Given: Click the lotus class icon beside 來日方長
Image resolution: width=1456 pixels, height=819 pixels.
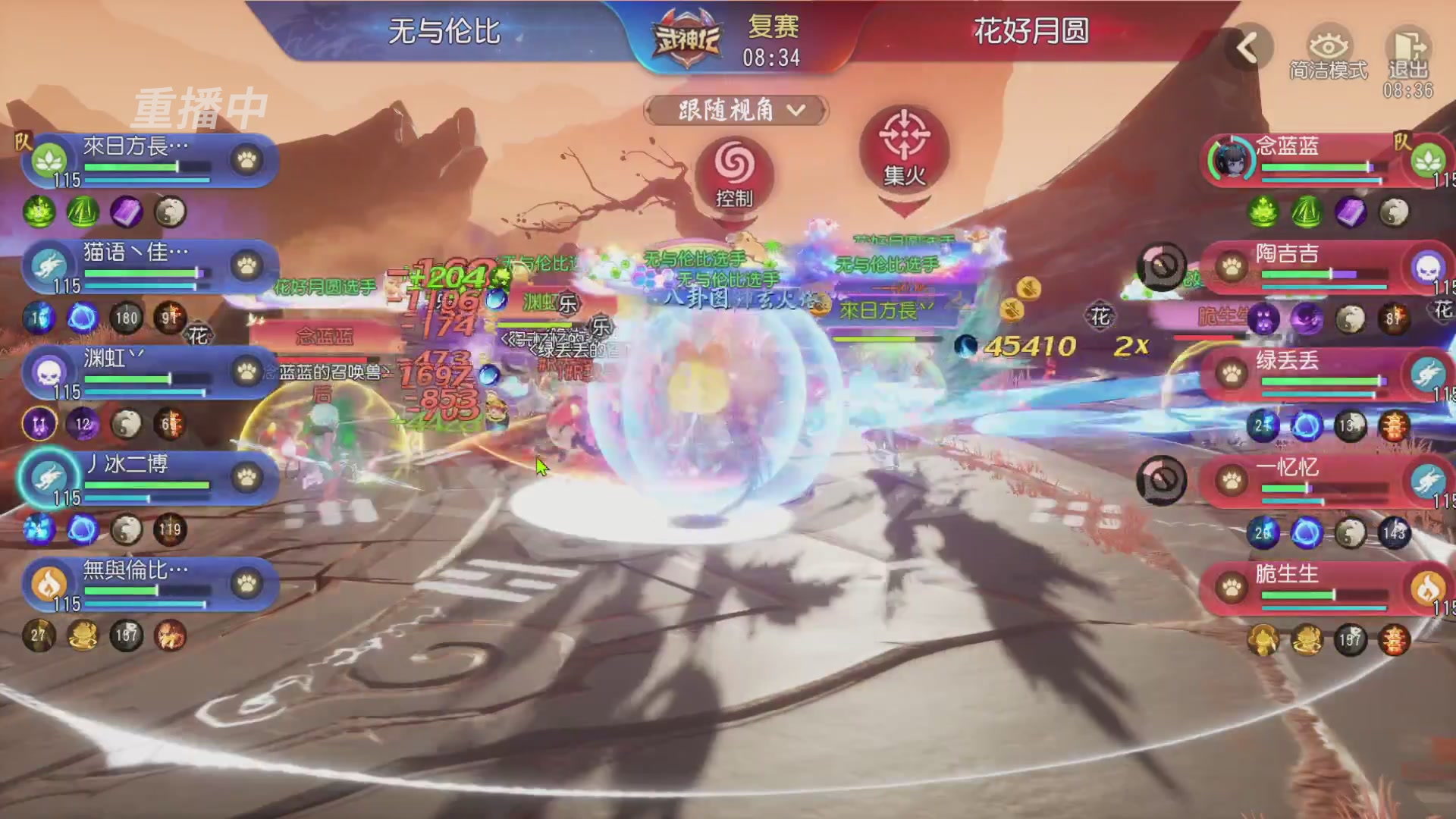Looking at the screenshot, I should pyautogui.click(x=48, y=159).
